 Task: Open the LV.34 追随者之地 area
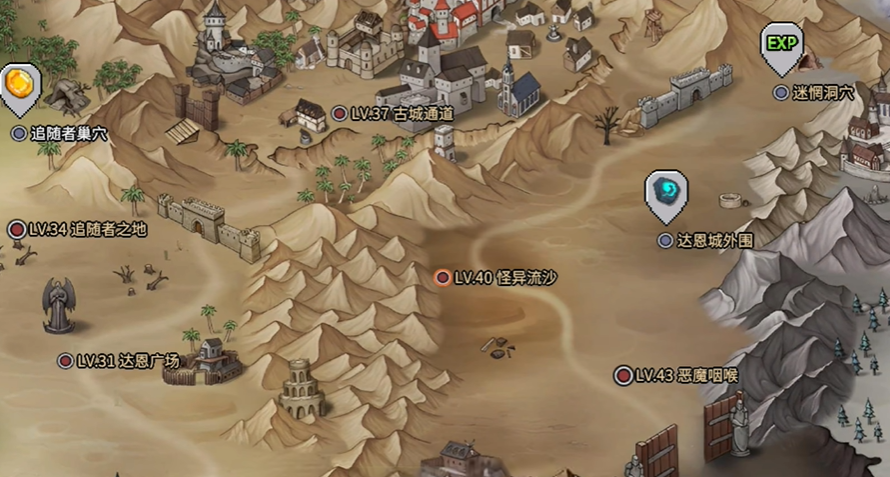pos(17,229)
